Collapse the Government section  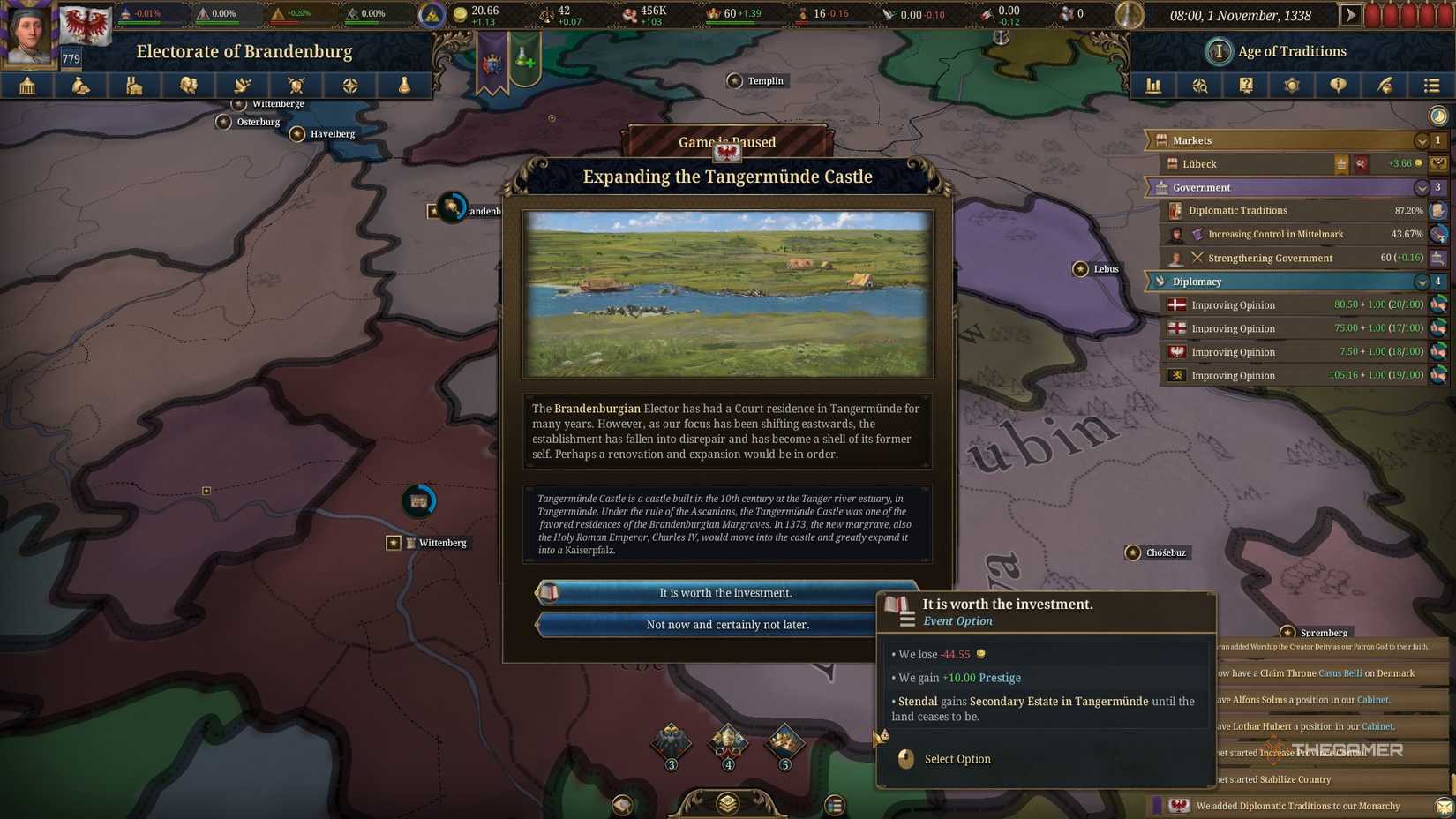click(1422, 187)
